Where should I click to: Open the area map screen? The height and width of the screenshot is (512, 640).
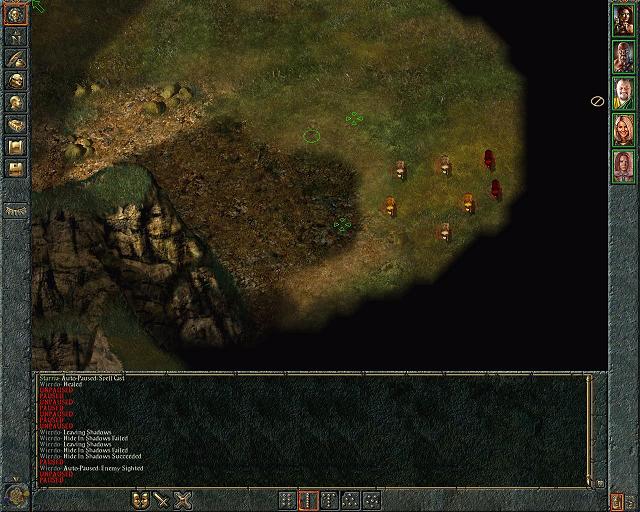click(x=16, y=37)
